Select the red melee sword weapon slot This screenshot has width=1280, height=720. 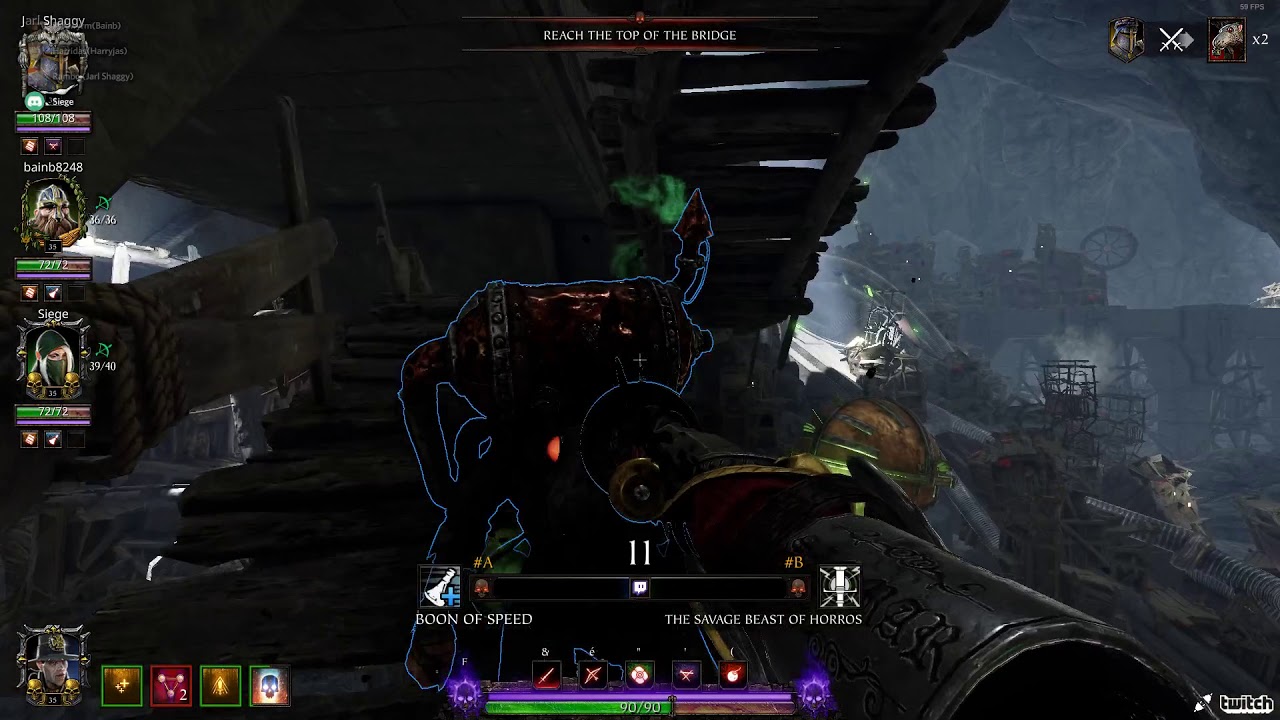pos(546,675)
